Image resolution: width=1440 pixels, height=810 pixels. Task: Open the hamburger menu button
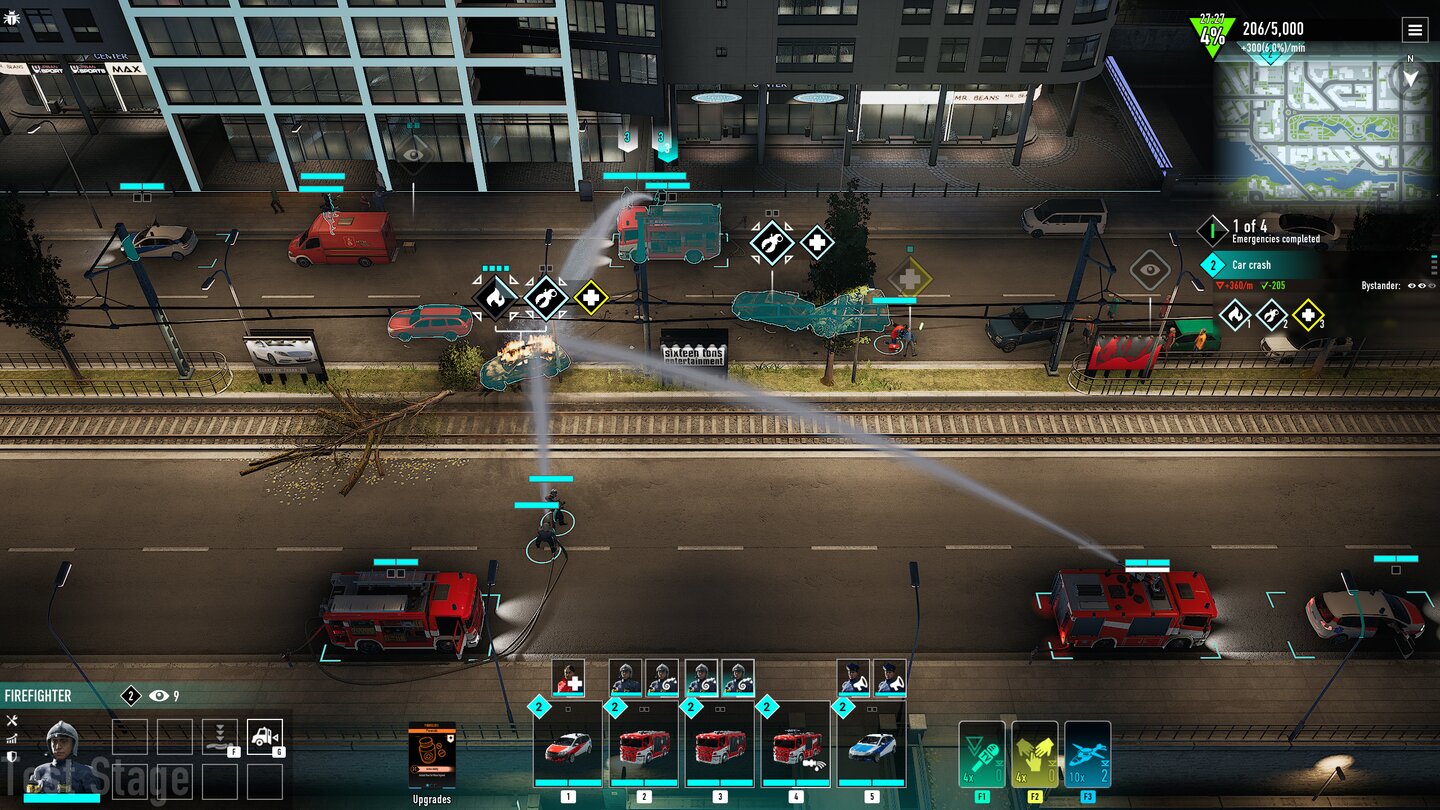tap(1415, 30)
